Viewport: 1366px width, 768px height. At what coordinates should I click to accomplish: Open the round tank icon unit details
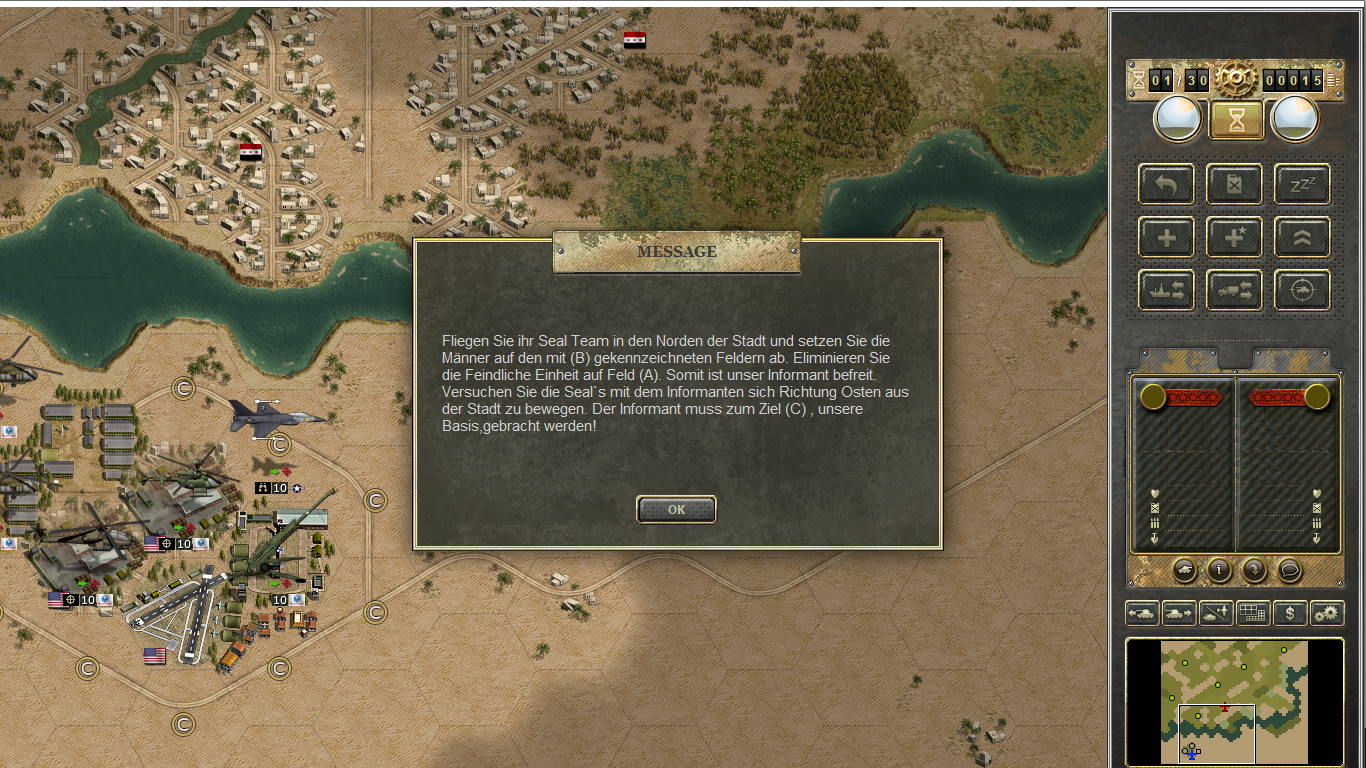click(1184, 570)
